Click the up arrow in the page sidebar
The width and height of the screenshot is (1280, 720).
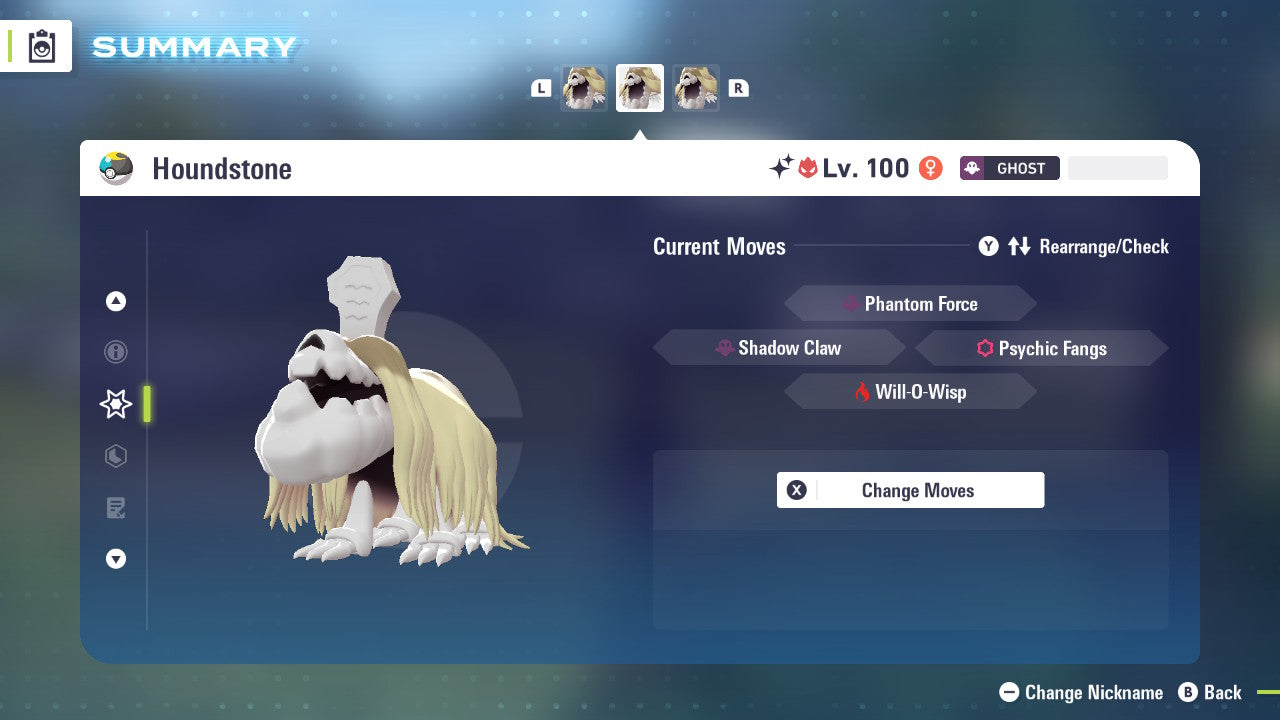coord(116,301)
